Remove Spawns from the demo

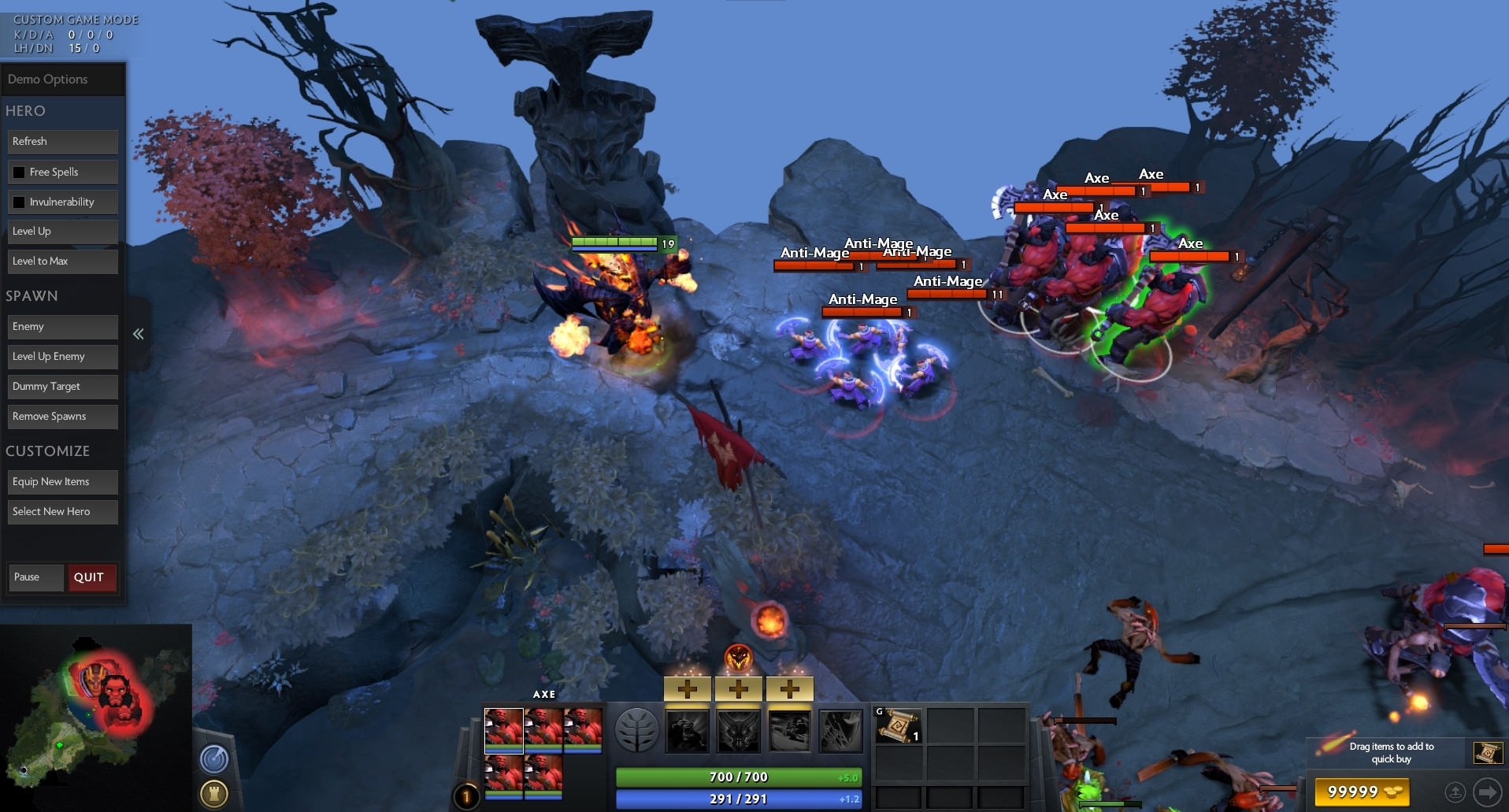pos(63,417)
